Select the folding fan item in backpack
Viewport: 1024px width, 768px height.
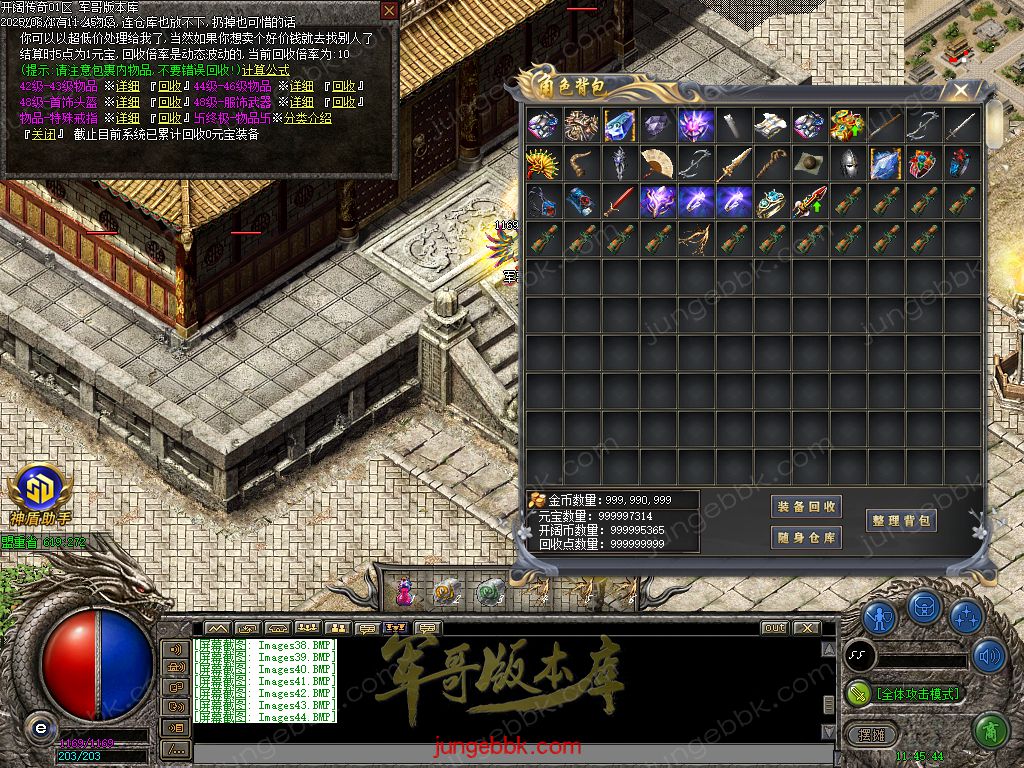click(657, 163)
